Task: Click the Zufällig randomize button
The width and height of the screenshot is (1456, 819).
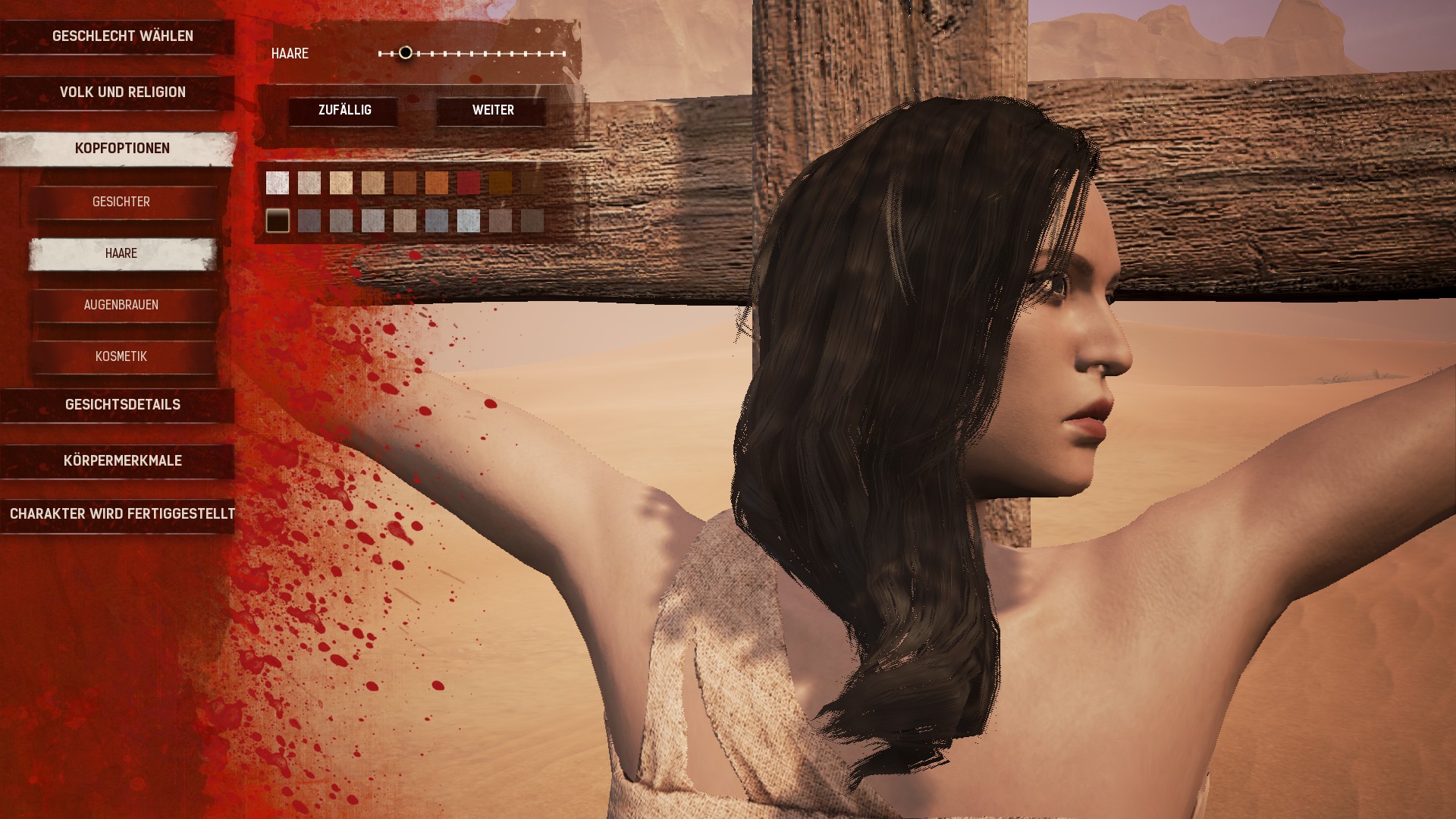Action: pyautogui.click(x=344, y=111)
